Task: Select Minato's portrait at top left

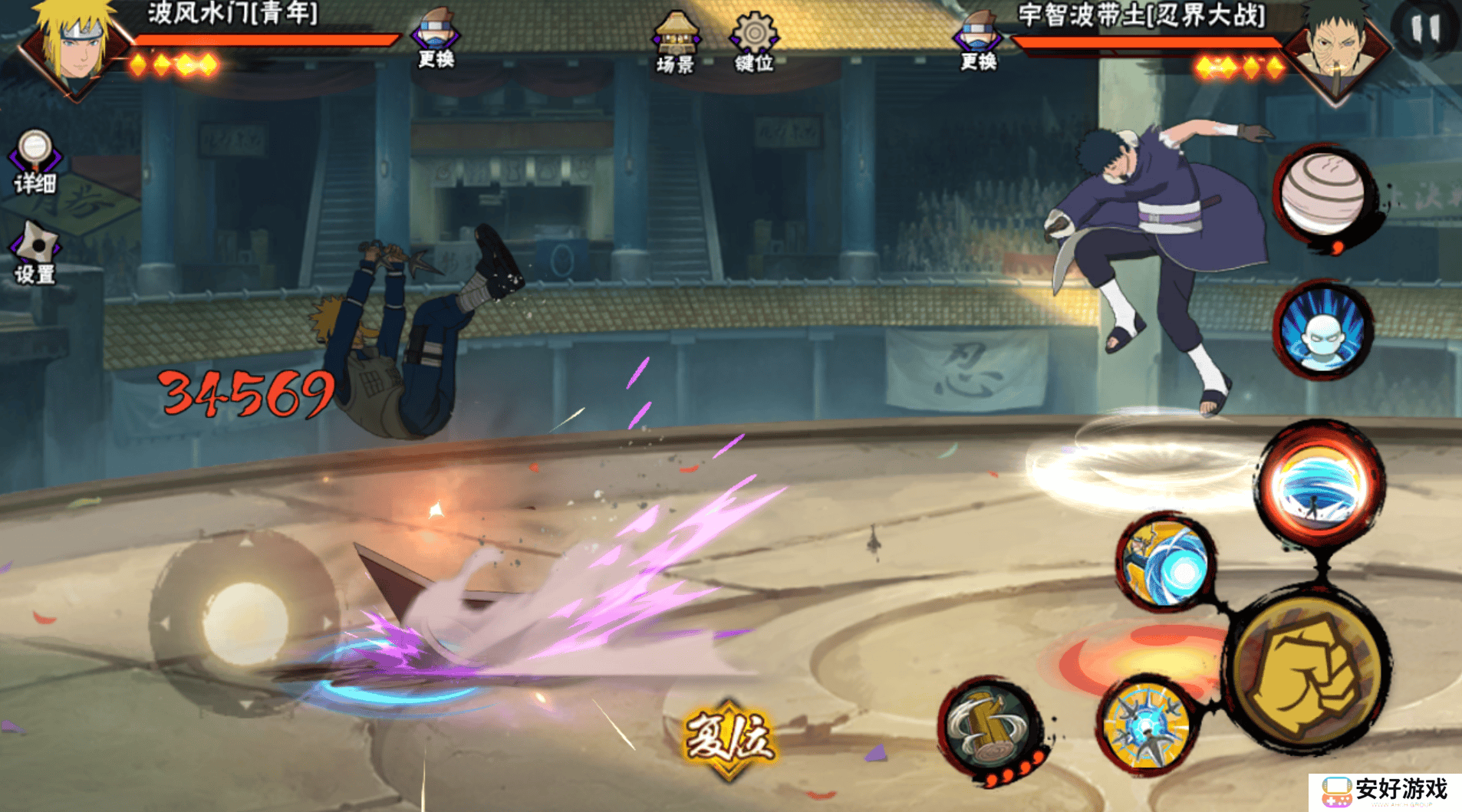Action: coord(73,46)
